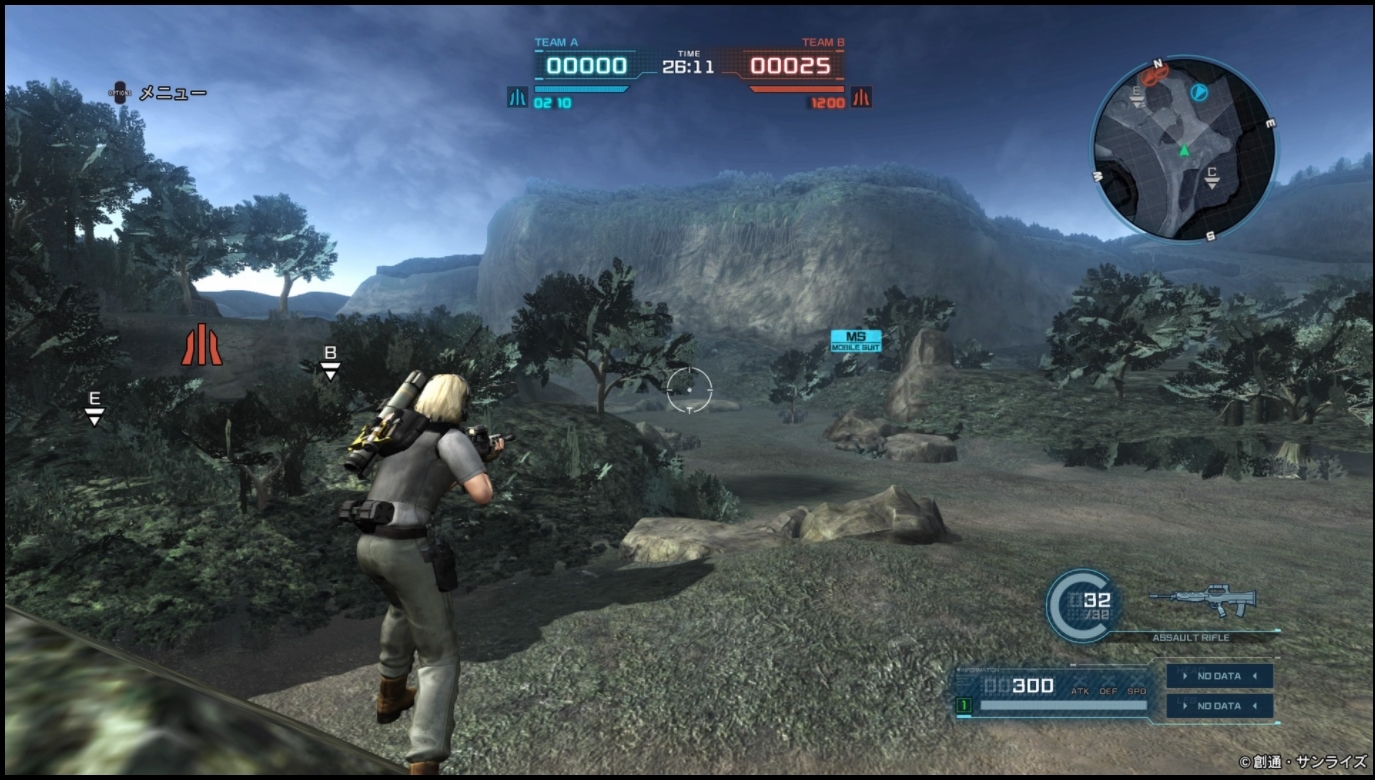Image resolution: width=1375 pixels, height=780 pixels.
Task: Select the B waypoint marker
Action: pyautogui.click(x=330, y=362)
